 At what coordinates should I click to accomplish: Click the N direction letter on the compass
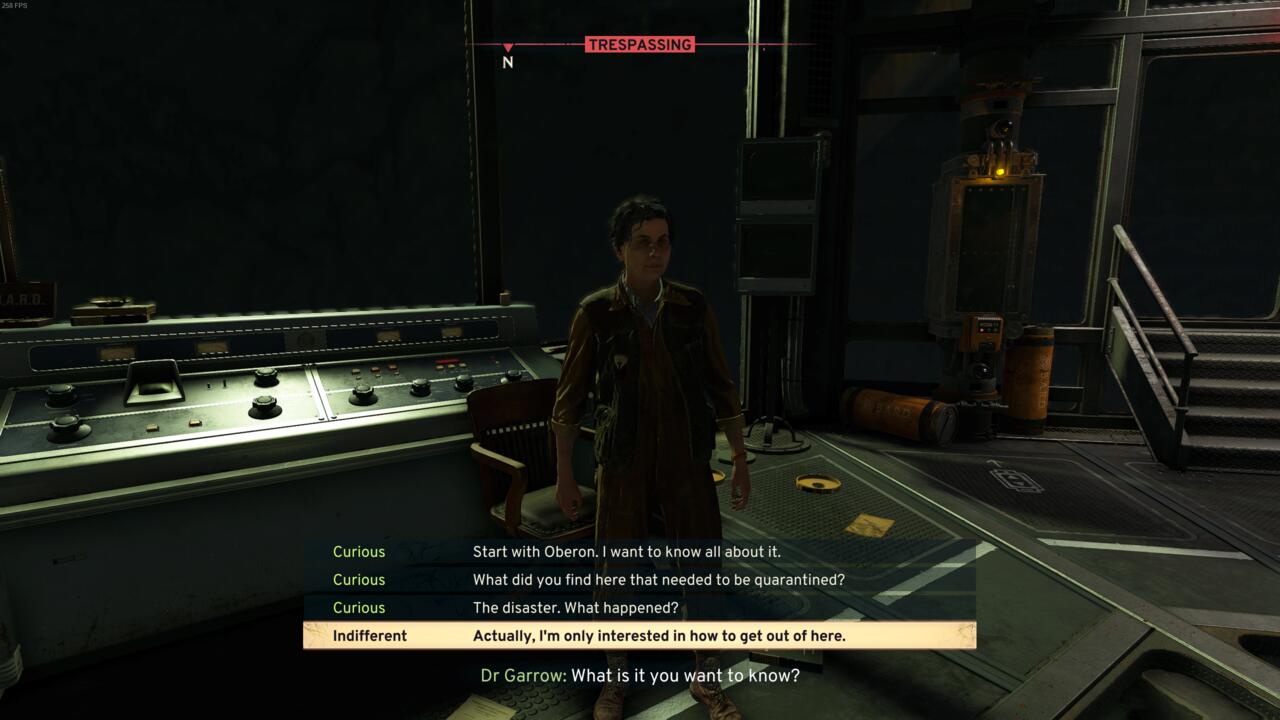pos(507,62)
